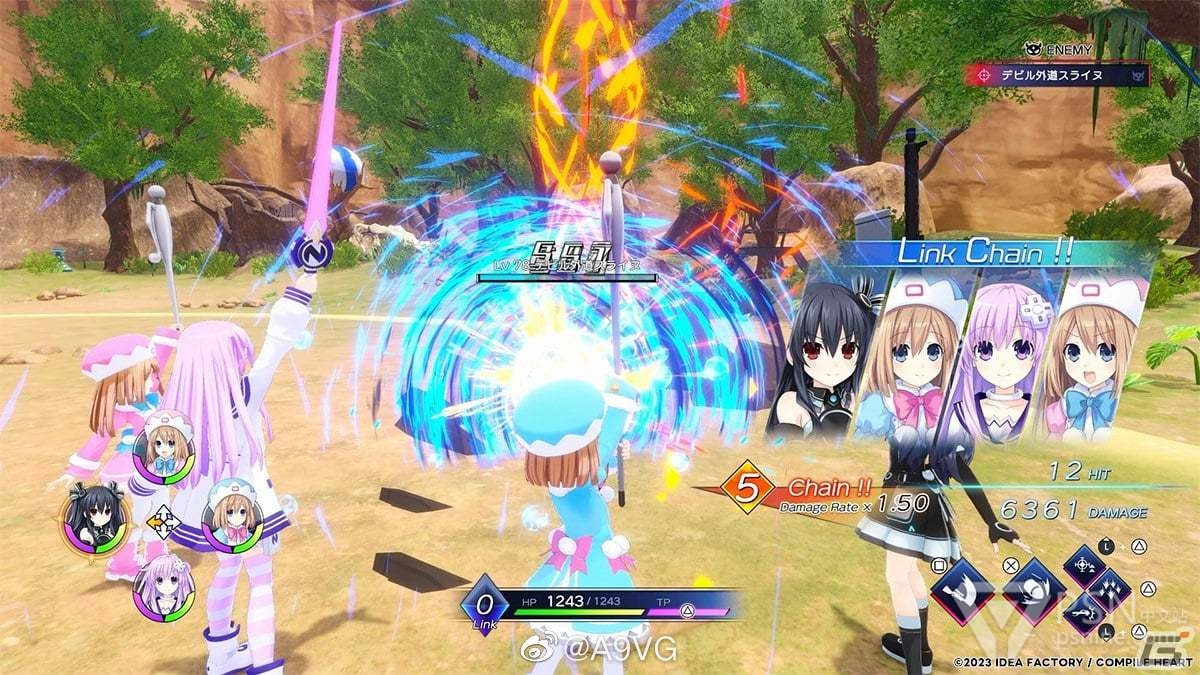Activate the weapon swing attack skill icon

[961, 592]
